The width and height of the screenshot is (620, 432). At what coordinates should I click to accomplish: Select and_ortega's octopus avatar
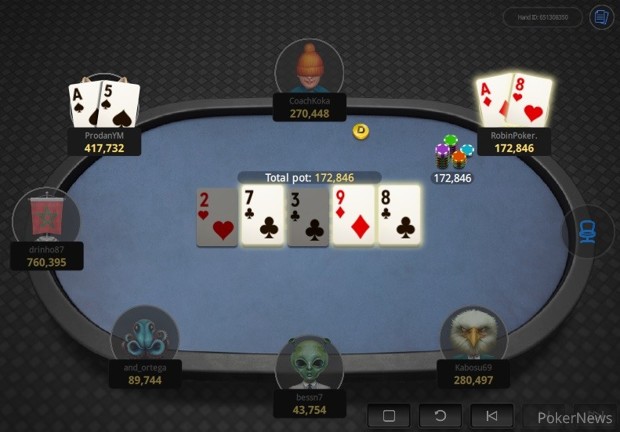pyautogui.click(x=145, y=335)
